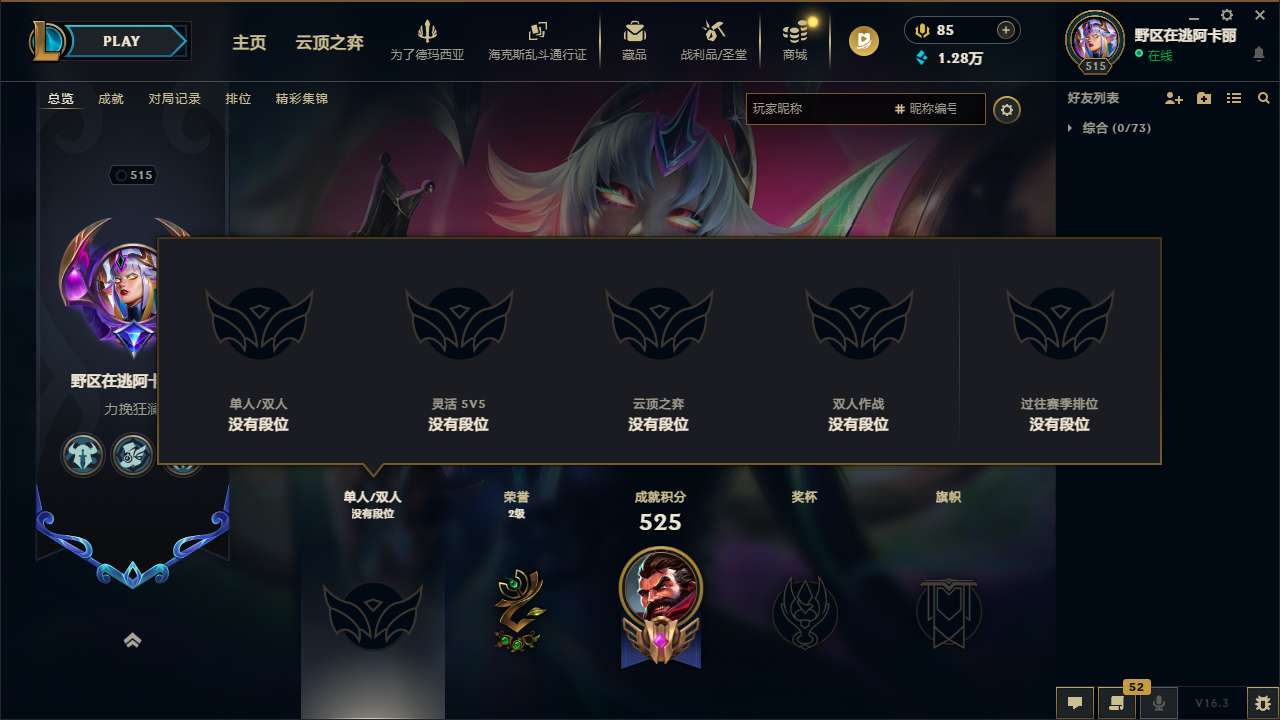Open the 商城 store coins icon
Image resolution: width=1280 pixels, height=720 pixels.
[794, 30]
